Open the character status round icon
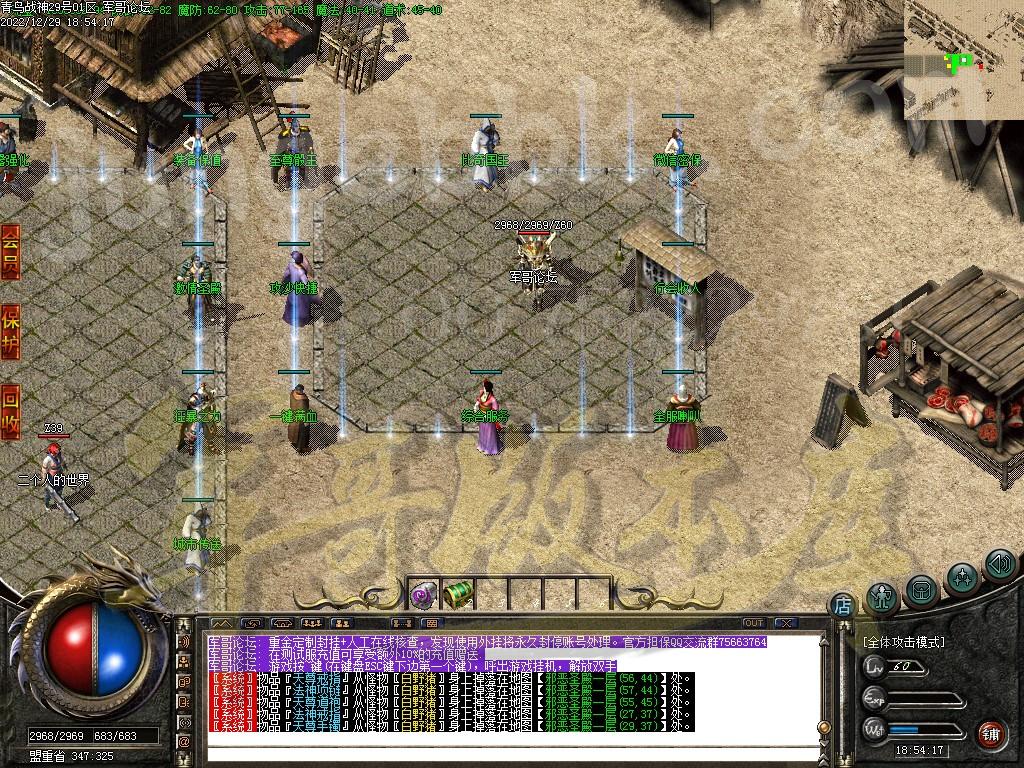1024x768 pixels. pos(882,597)
